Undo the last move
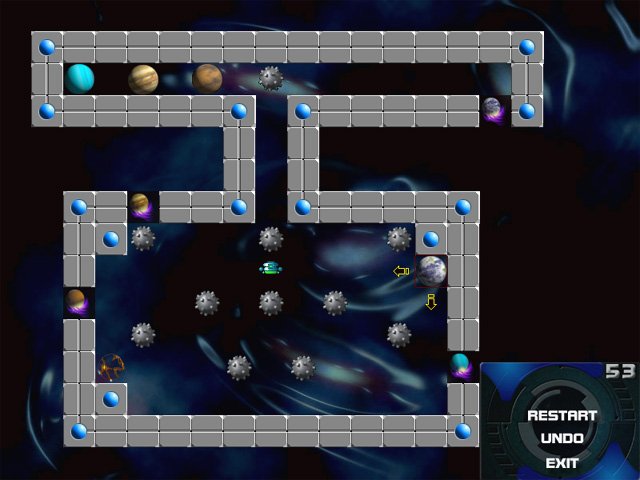 pos(562,439)
